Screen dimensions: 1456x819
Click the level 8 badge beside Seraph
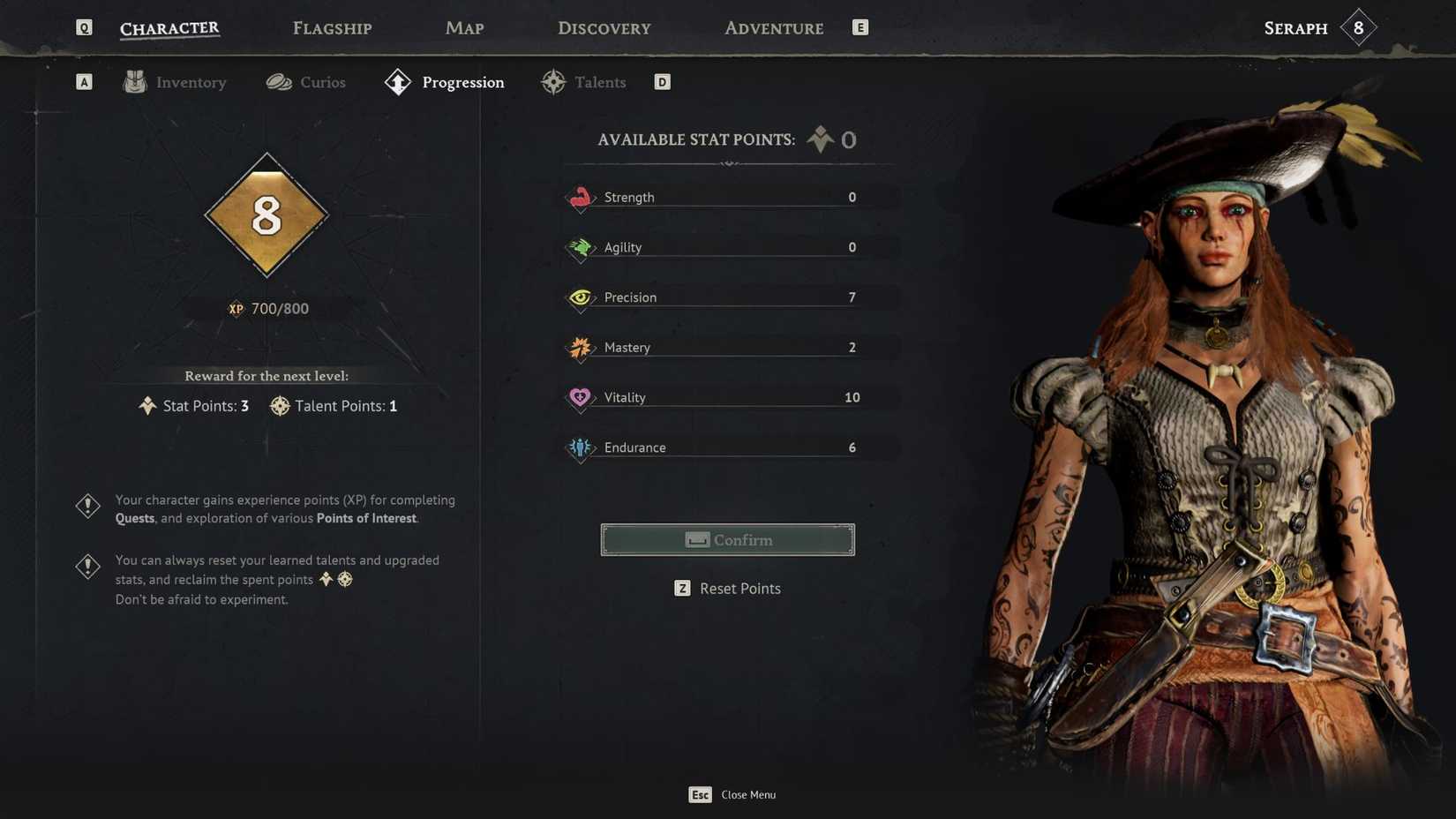click(x=1357, y=27)
